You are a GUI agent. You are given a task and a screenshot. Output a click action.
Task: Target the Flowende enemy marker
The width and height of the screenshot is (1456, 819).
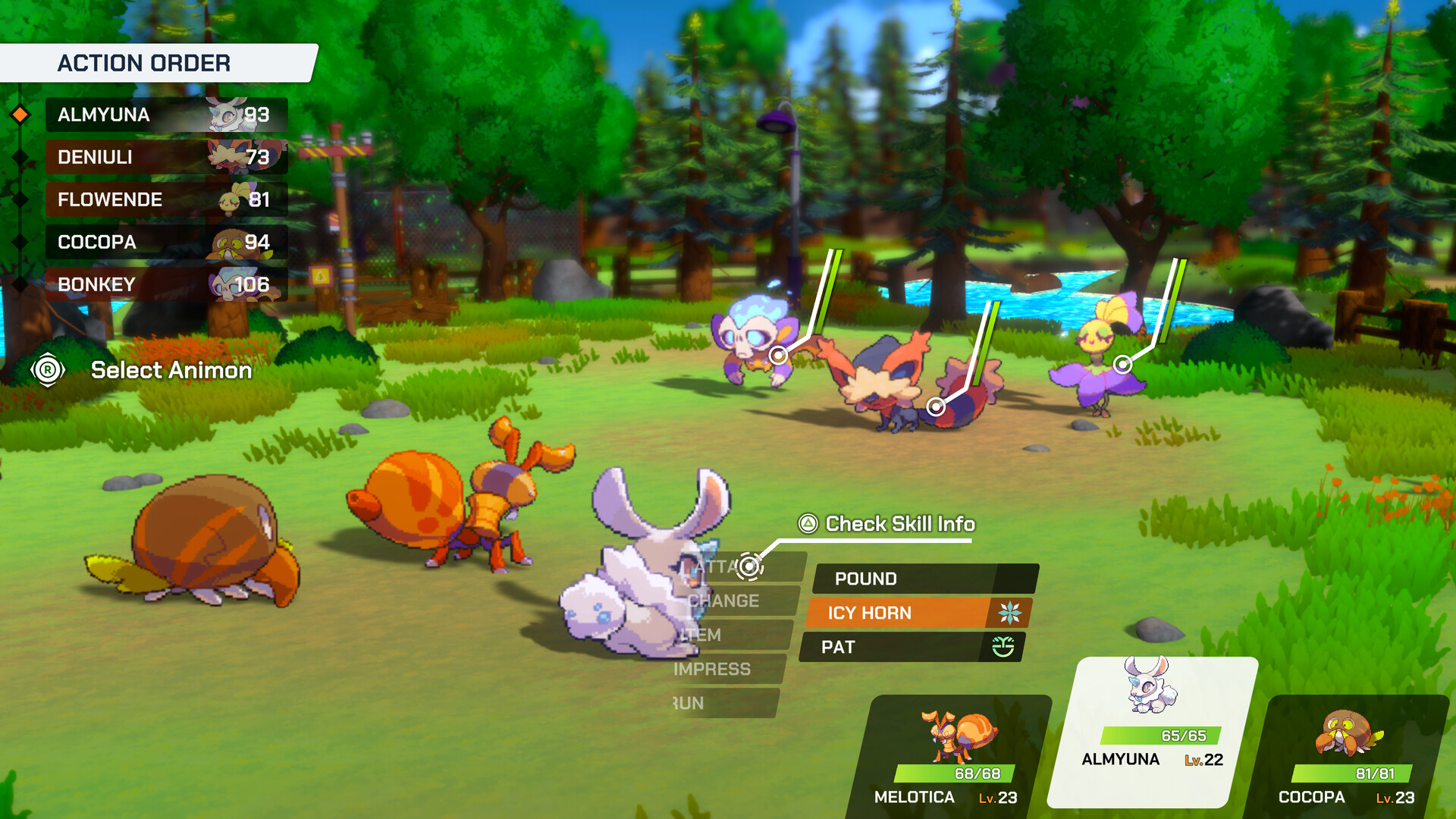pos(1122,365)
